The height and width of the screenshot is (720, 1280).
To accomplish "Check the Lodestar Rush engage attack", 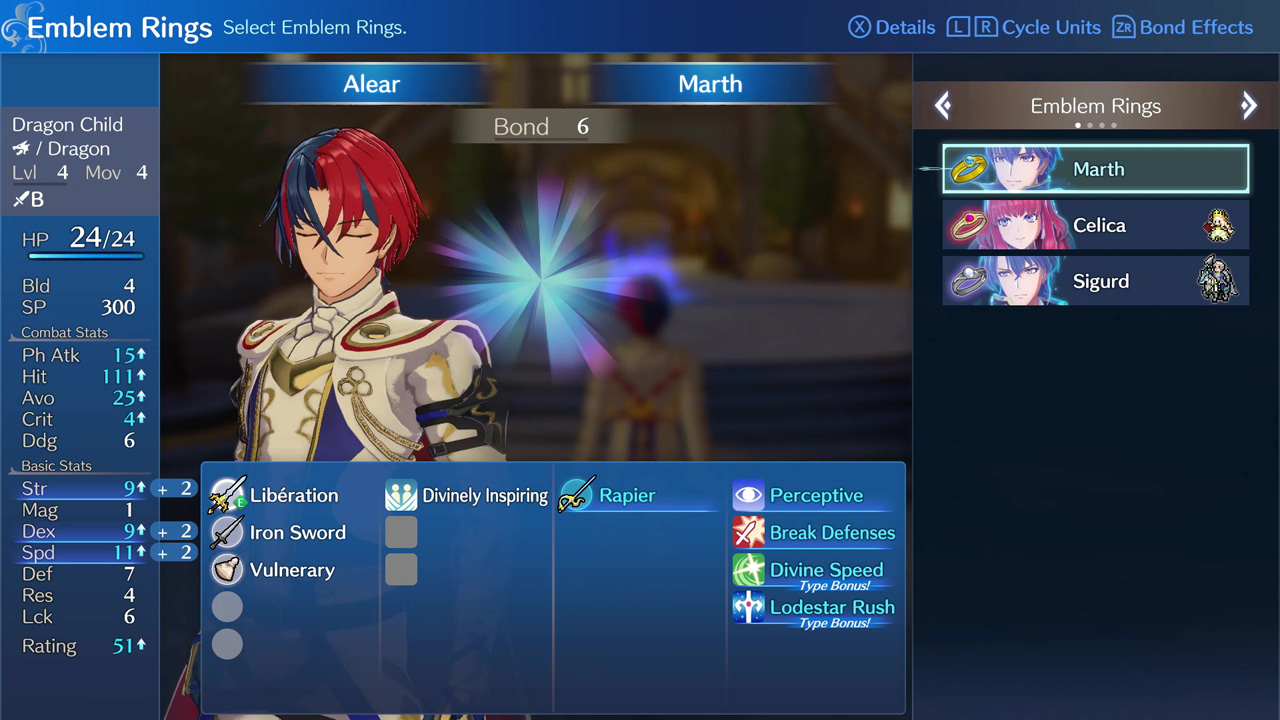I will [x=815, y=607].
